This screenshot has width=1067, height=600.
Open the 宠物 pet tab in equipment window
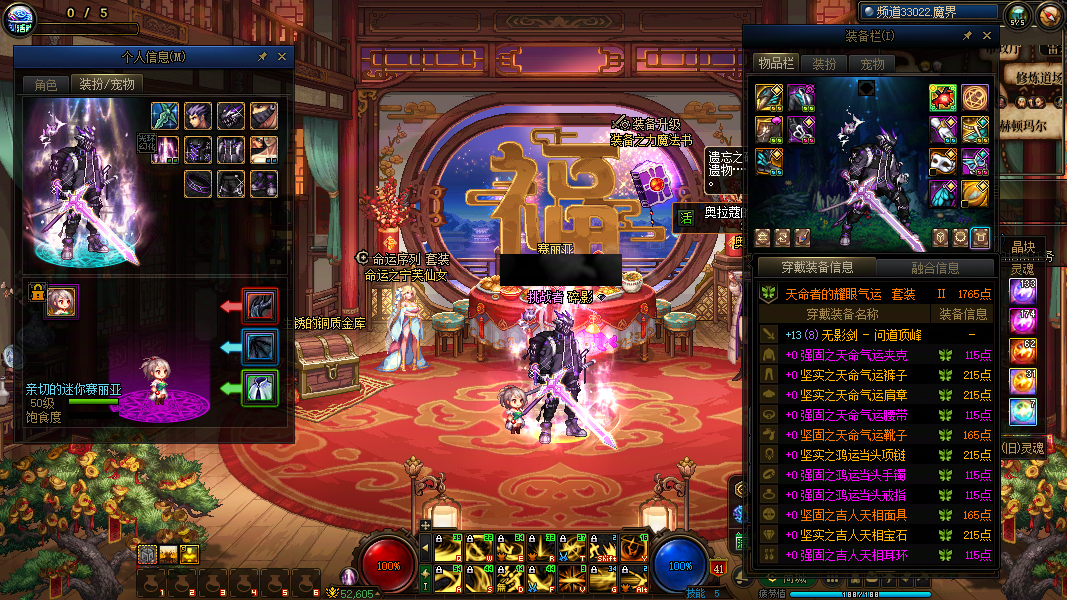873,64
